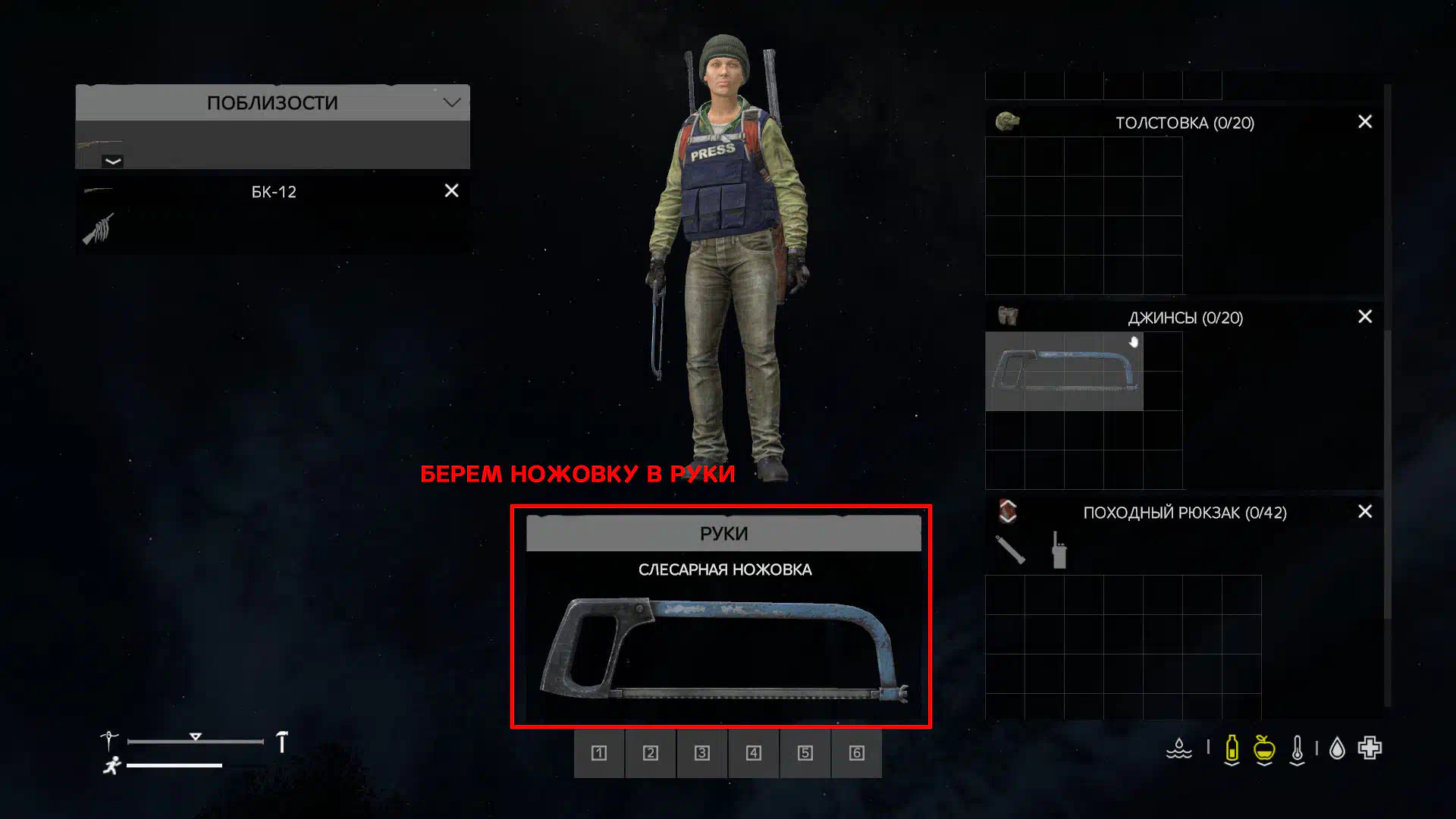Collapse the ПОБЛИЗОСТИ vicinity panel

click(x=452, y=102)
